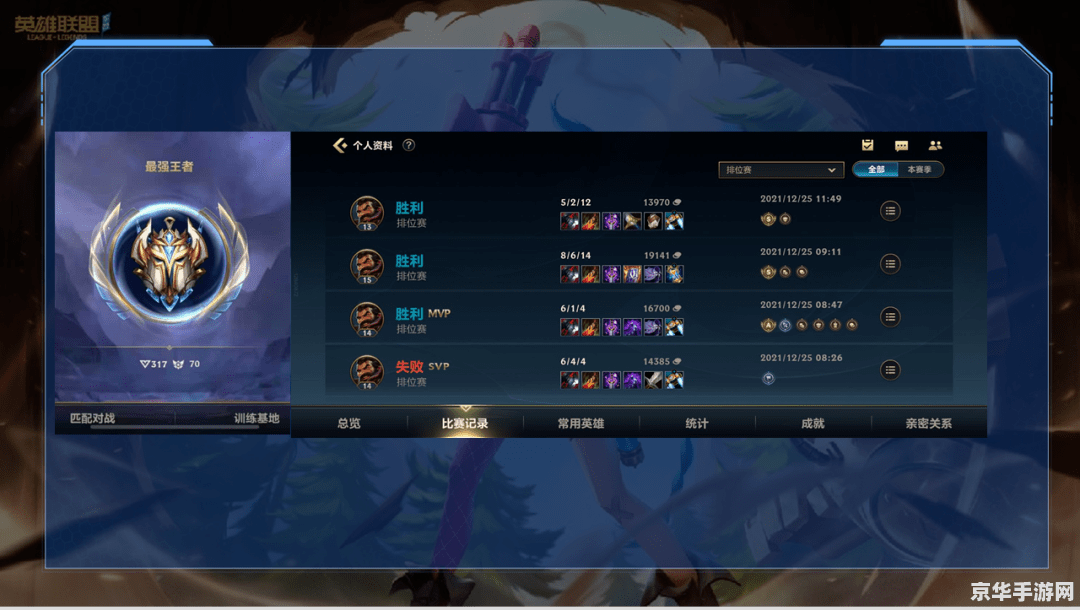Open details button for the MVP match

tap(890, 317)
